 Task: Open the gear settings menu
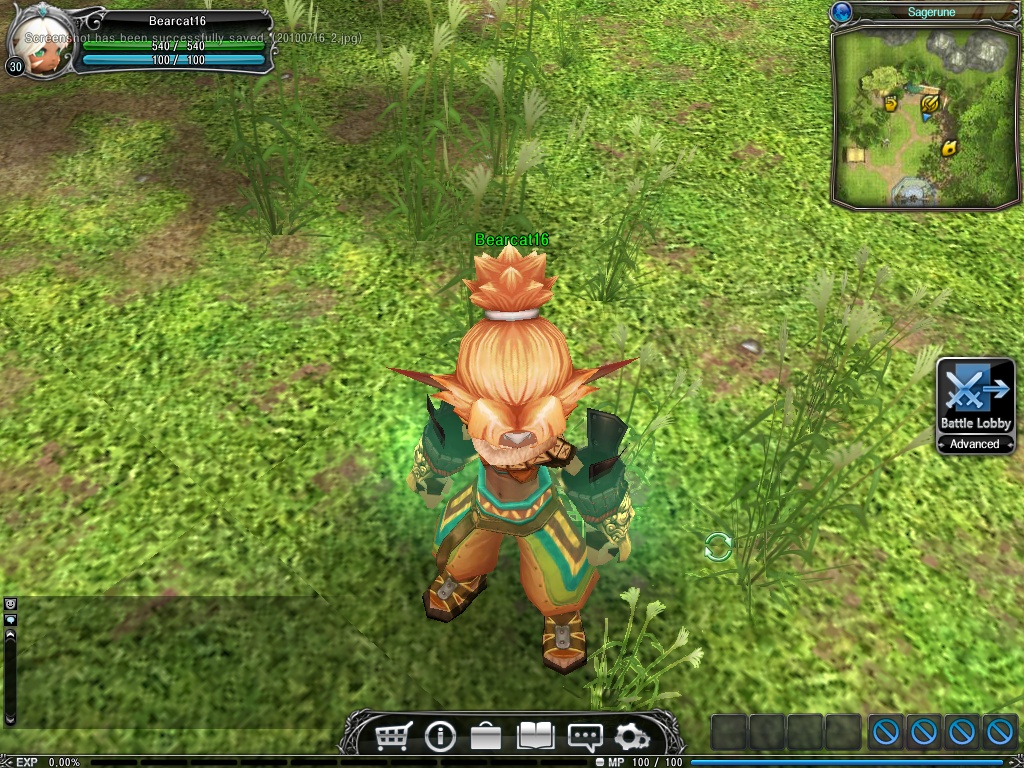click(x=631, y=737)
